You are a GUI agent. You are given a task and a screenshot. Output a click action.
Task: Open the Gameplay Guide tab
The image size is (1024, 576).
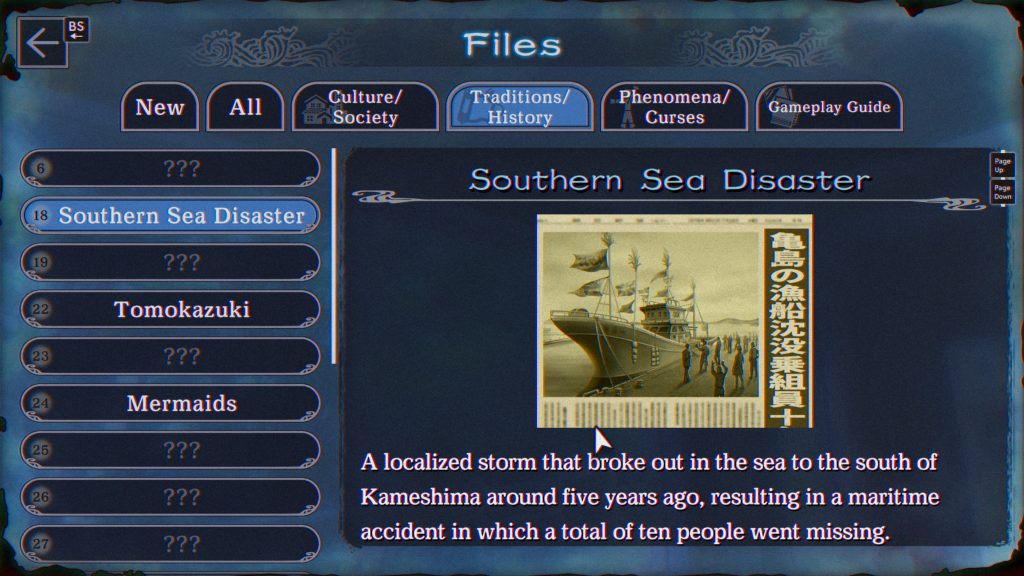[829, 107]
